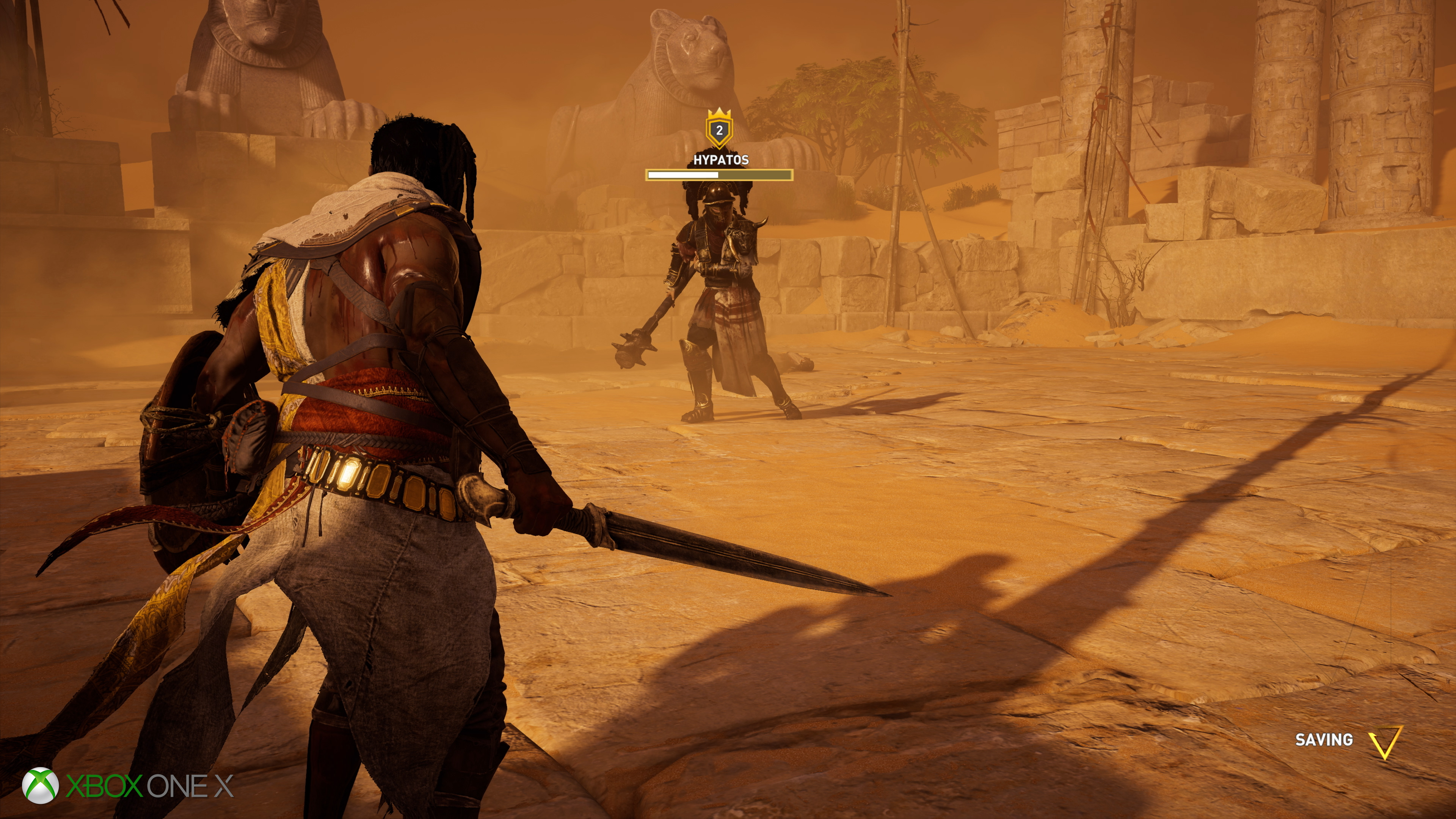1456x819 pixels.
Task: Select the level 2 crown badge above Hypatos
Action: tap(719, 129)
